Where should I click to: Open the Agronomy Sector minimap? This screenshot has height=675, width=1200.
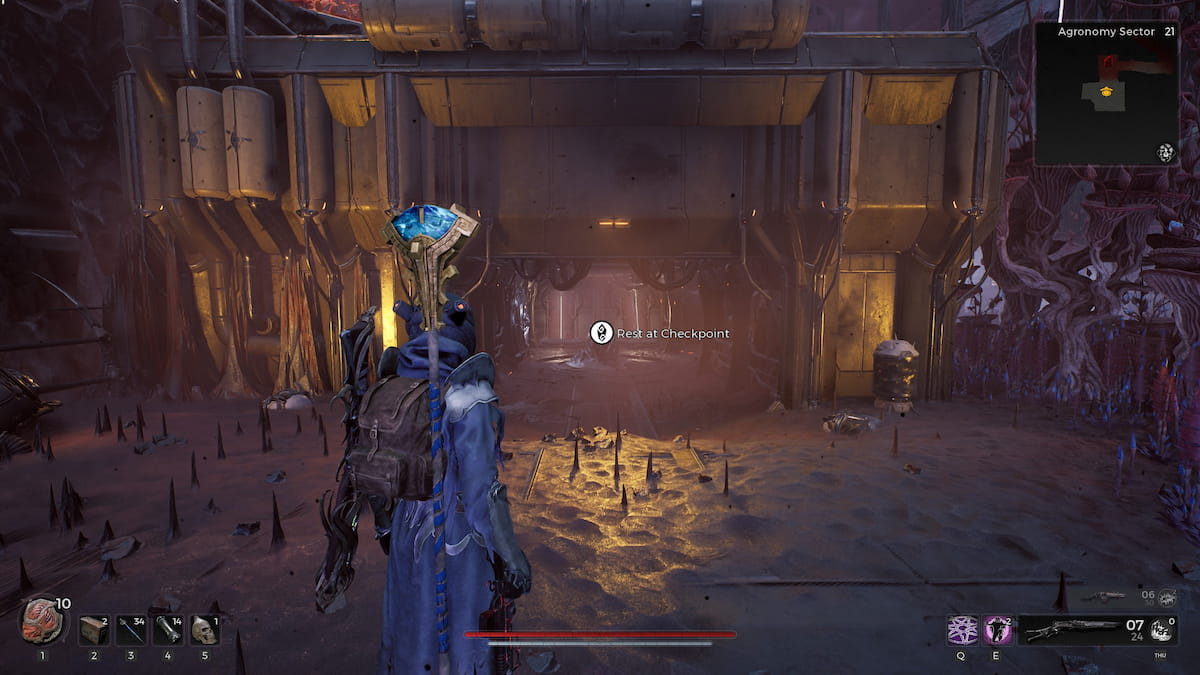point(1105,95)
